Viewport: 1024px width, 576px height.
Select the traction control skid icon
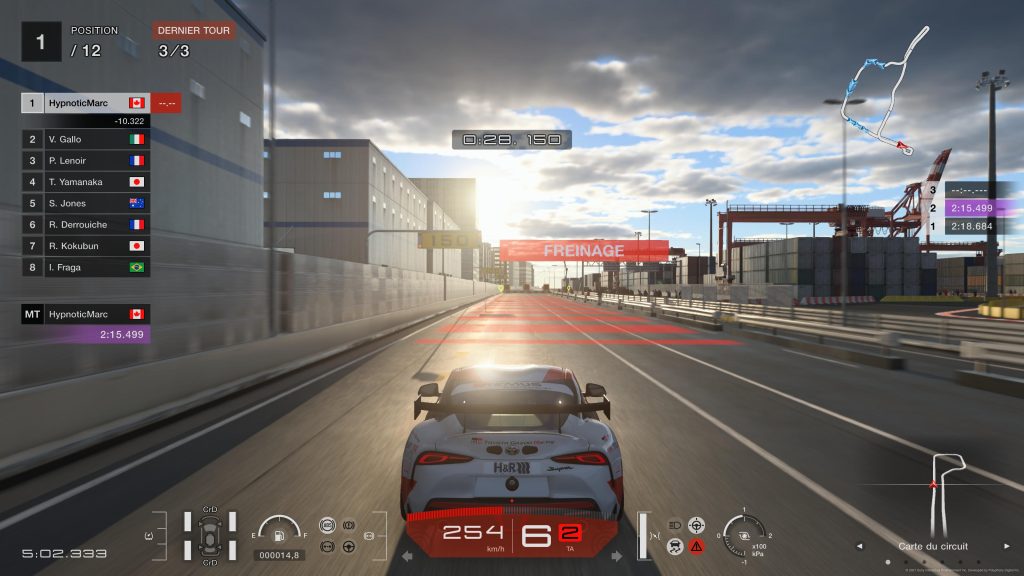[x=674, y=546]
